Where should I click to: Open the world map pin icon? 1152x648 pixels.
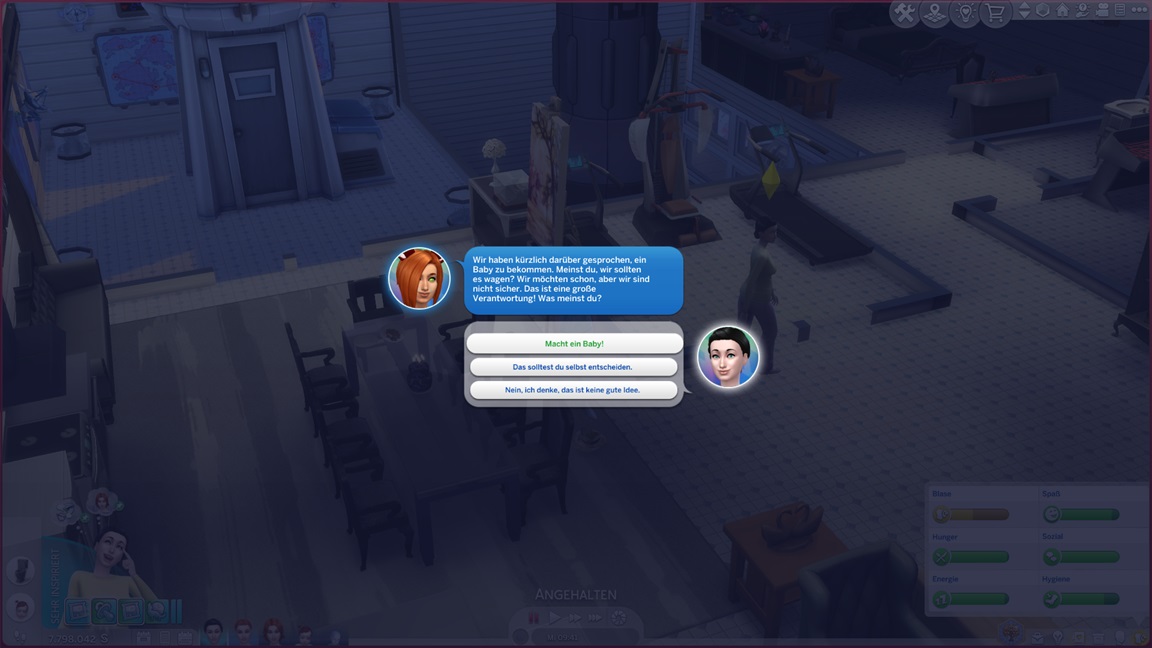[934, 13]
